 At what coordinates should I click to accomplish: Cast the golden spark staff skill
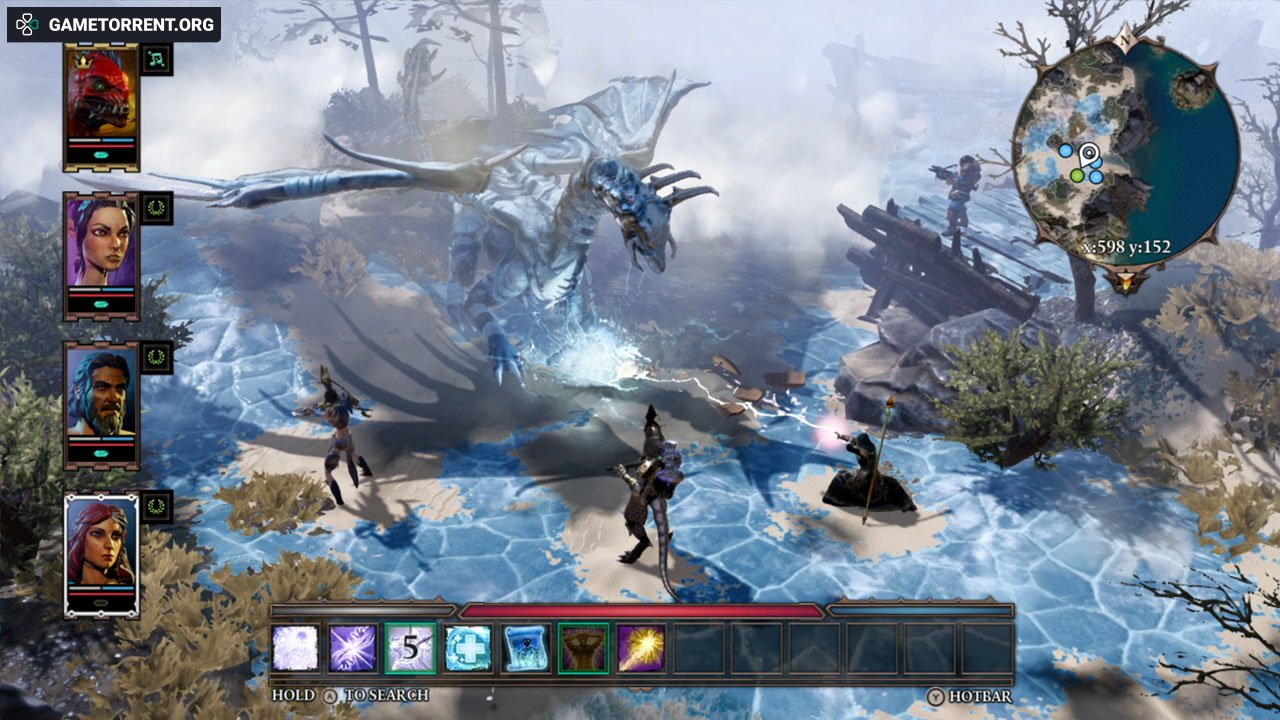pos(641,648)
